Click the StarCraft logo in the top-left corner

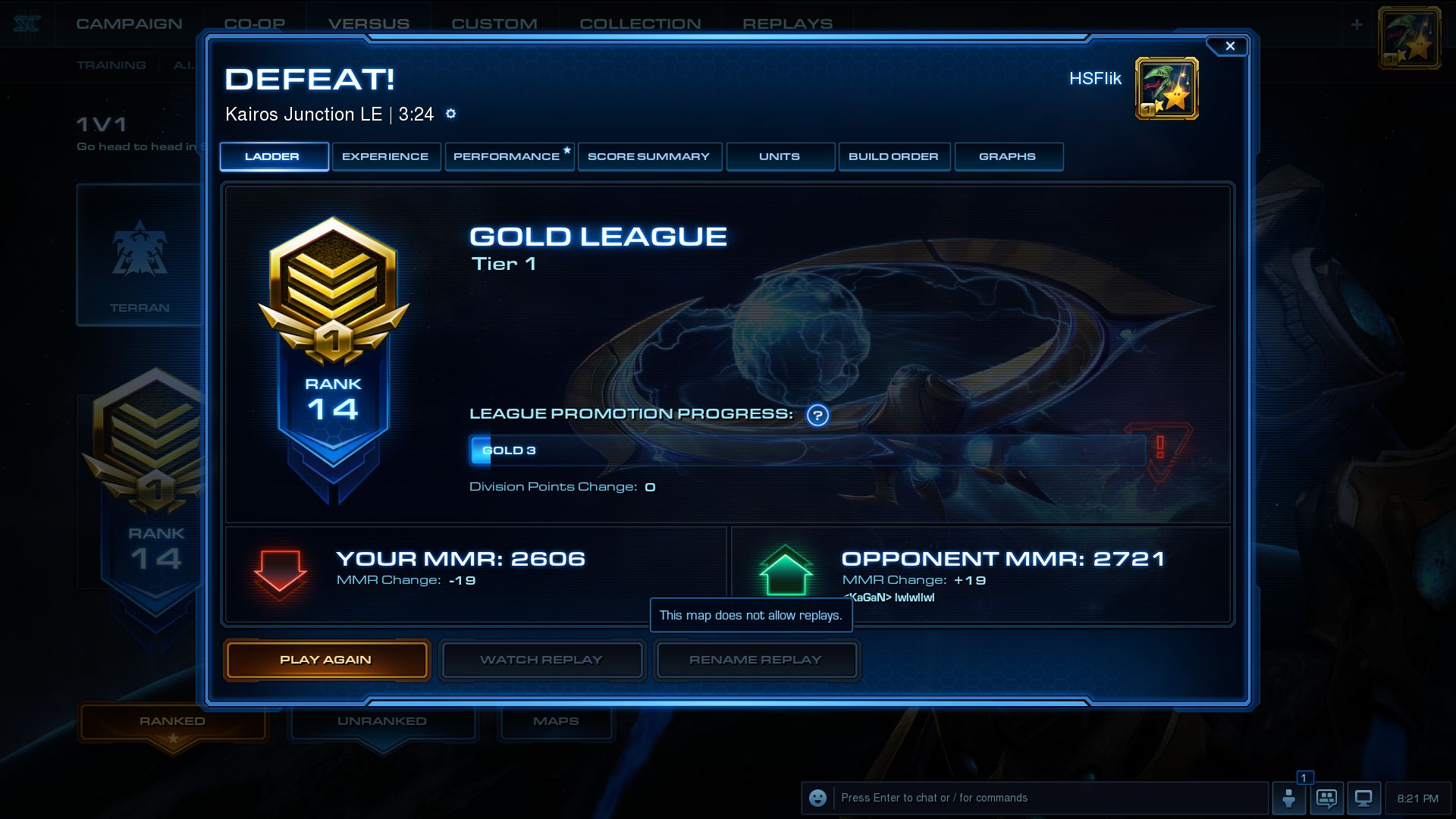(x=25, y=20)
